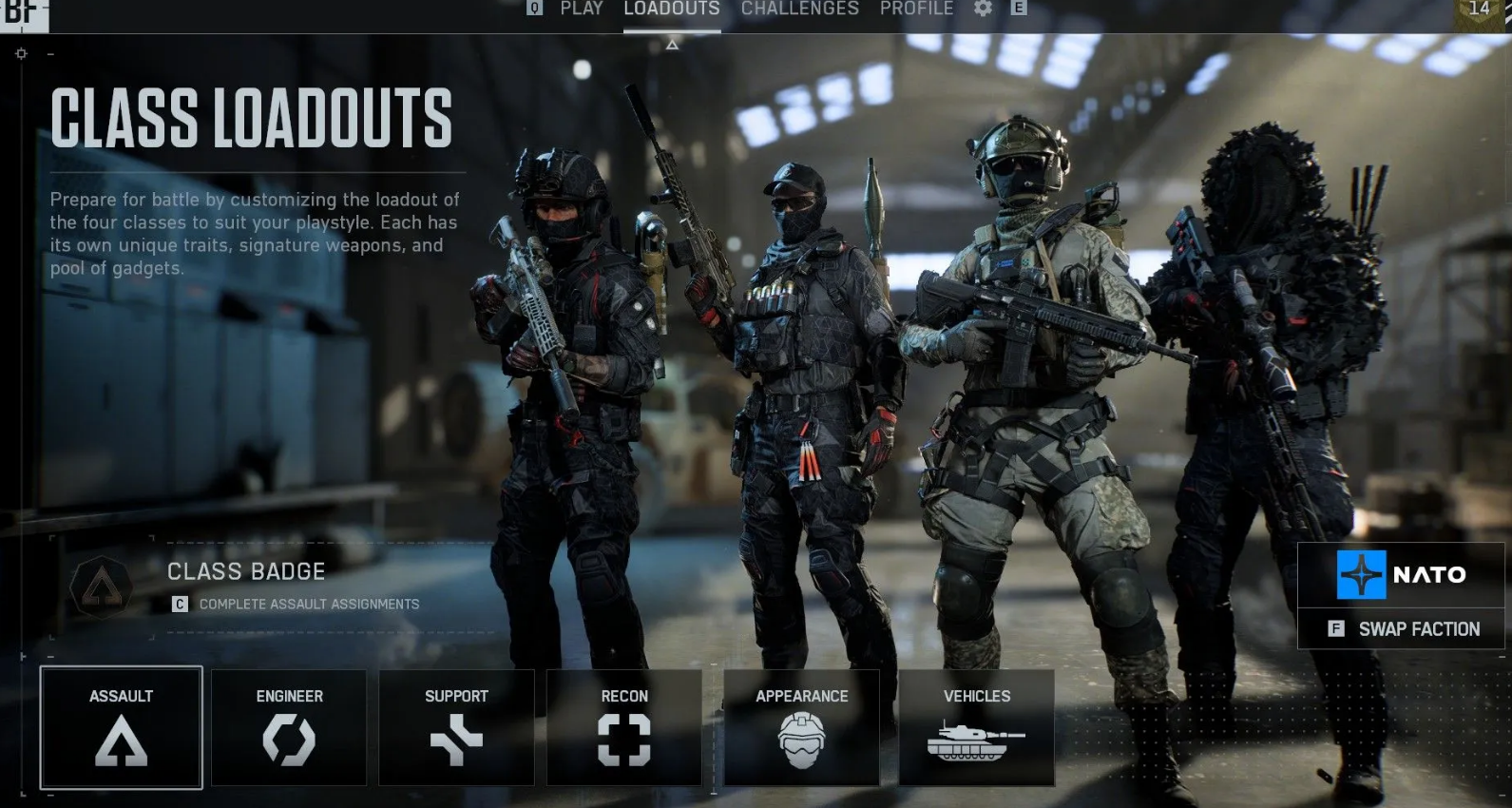The width and height of the screenshot is (1512, 808).
Task: Select the Assault class loadout
Action: (x=122, y=727)
